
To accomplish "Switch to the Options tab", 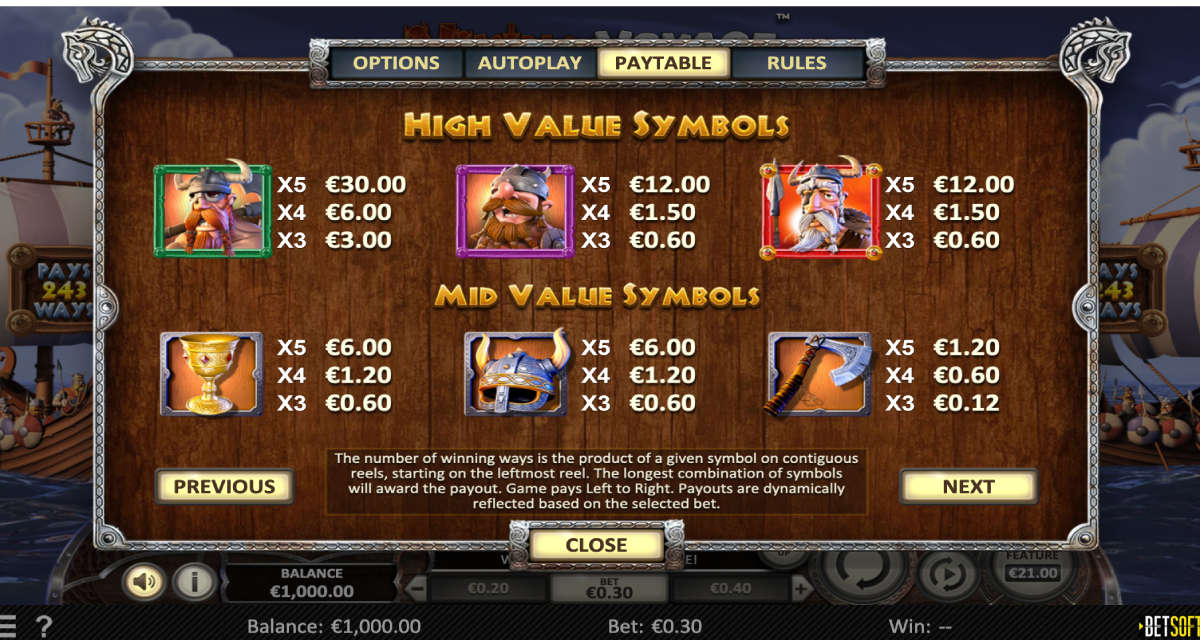I will pyautogui.click(x=396, y=63).
